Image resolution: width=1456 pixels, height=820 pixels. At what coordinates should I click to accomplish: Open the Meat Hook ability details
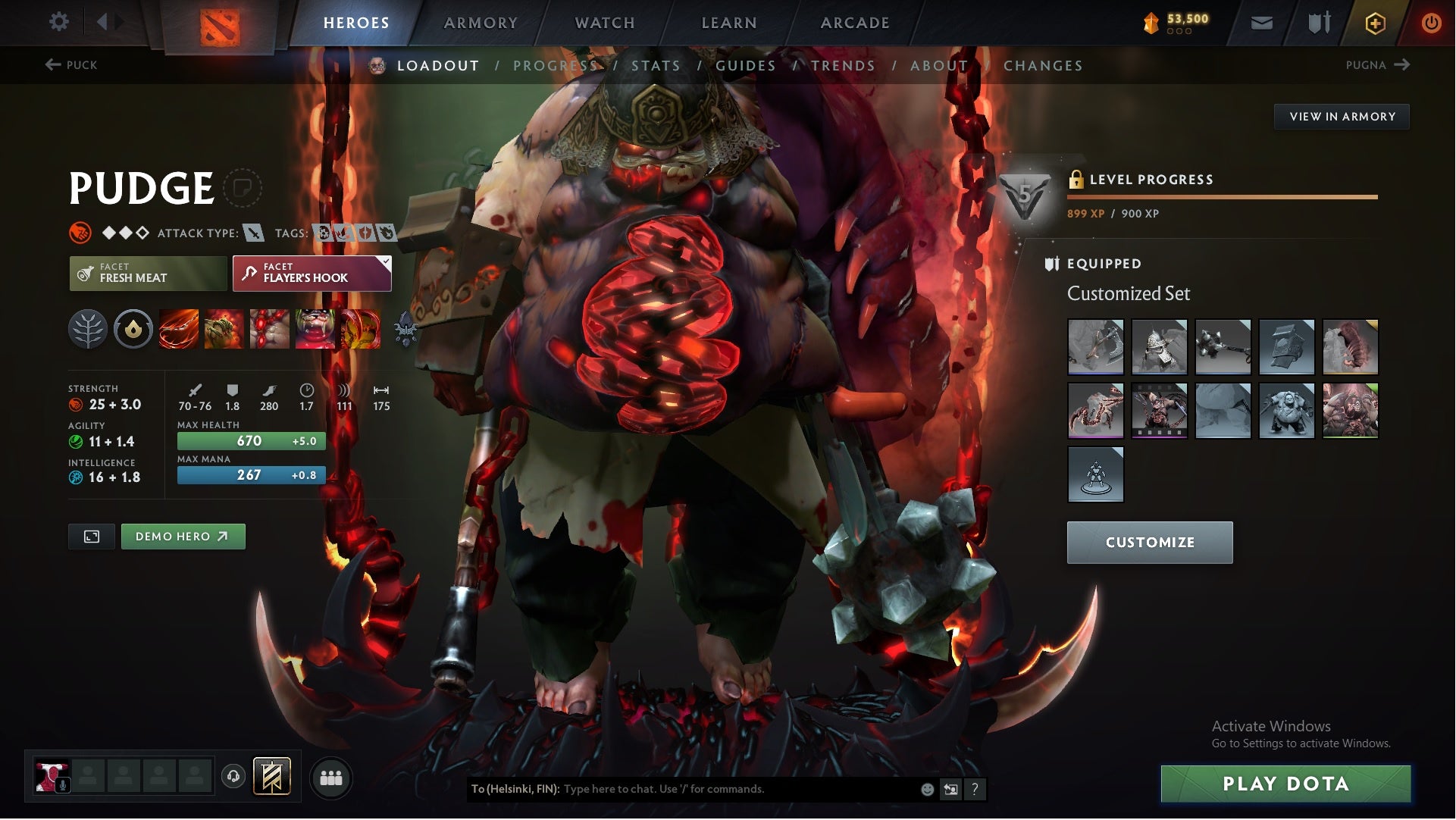178,330
